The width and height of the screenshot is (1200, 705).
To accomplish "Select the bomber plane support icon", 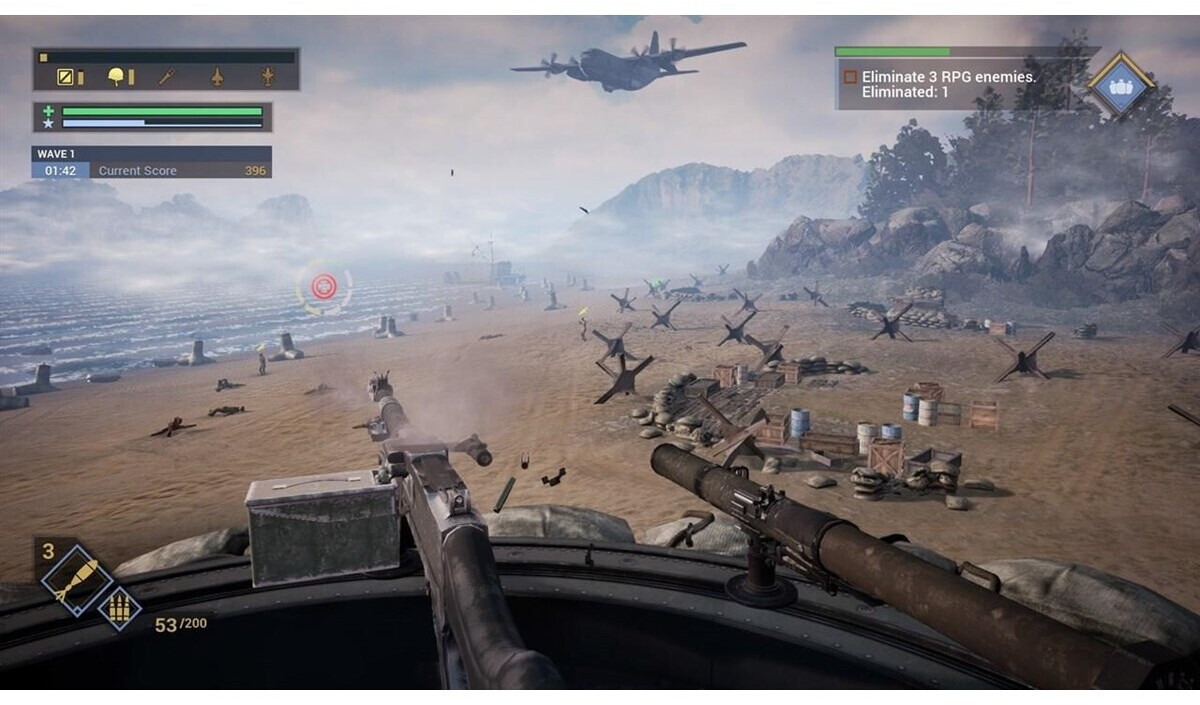I will coord(267,77).
